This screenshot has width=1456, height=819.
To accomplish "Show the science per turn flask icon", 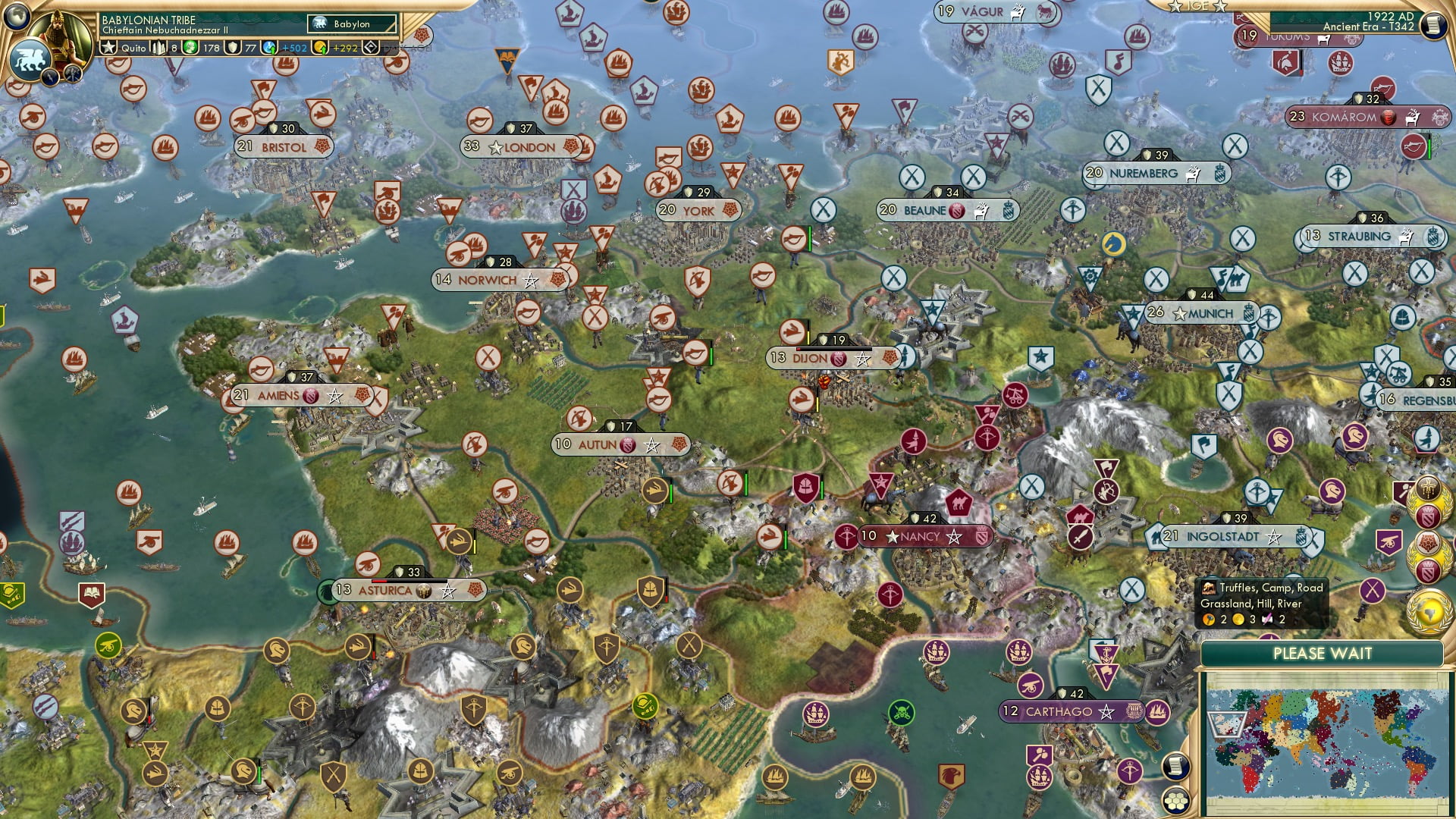I will pyautogui.click(x=270, y=48).
